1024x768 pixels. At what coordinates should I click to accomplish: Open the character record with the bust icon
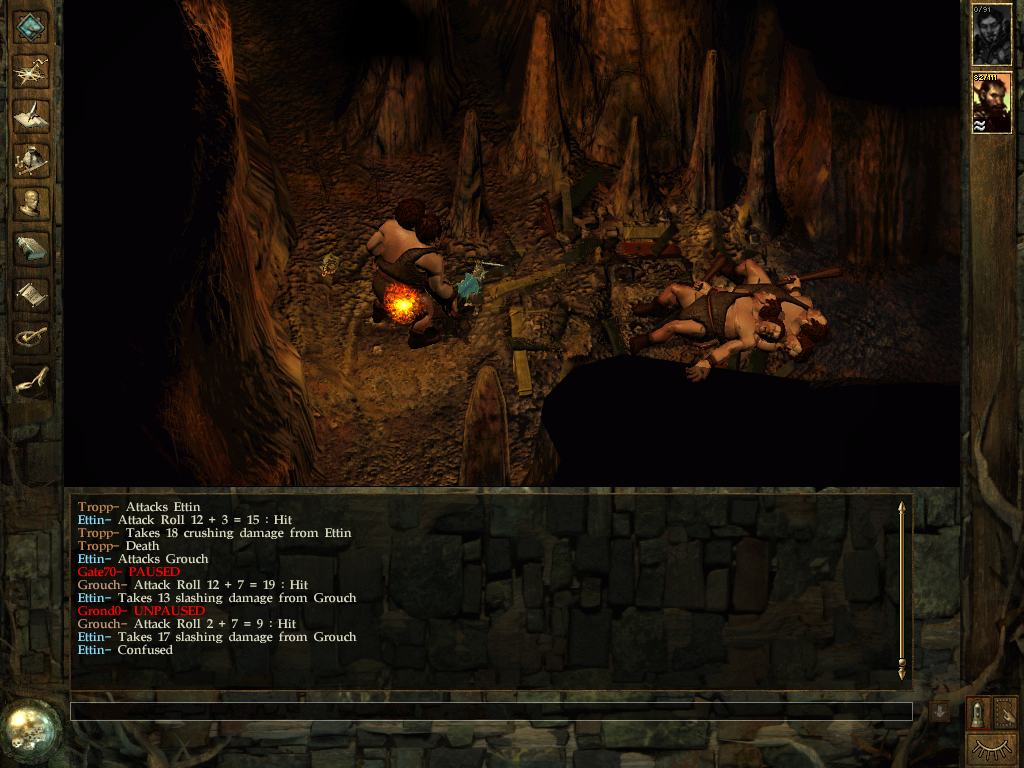(x=31, y=203)
